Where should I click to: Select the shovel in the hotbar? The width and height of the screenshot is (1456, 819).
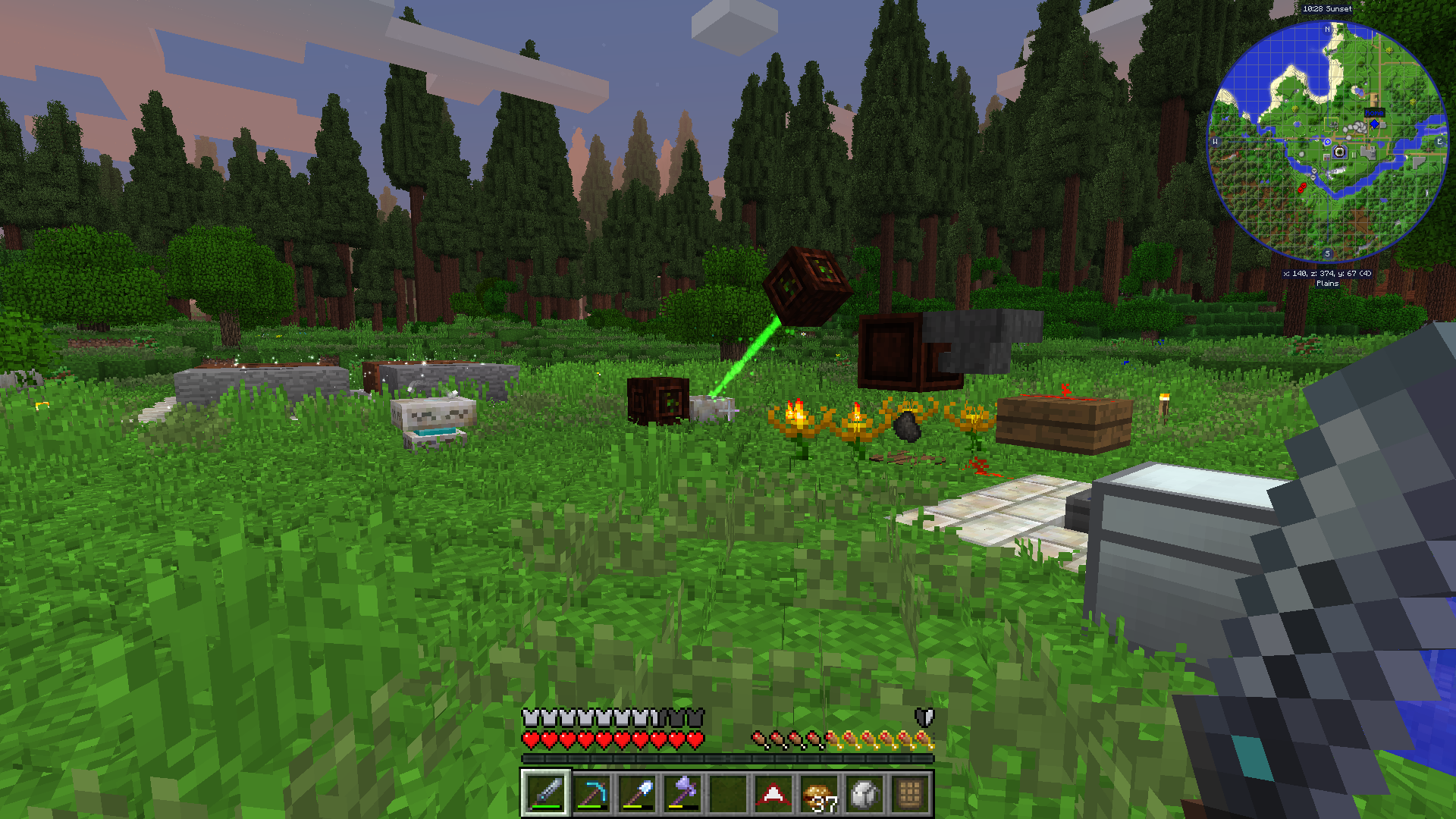637,793
